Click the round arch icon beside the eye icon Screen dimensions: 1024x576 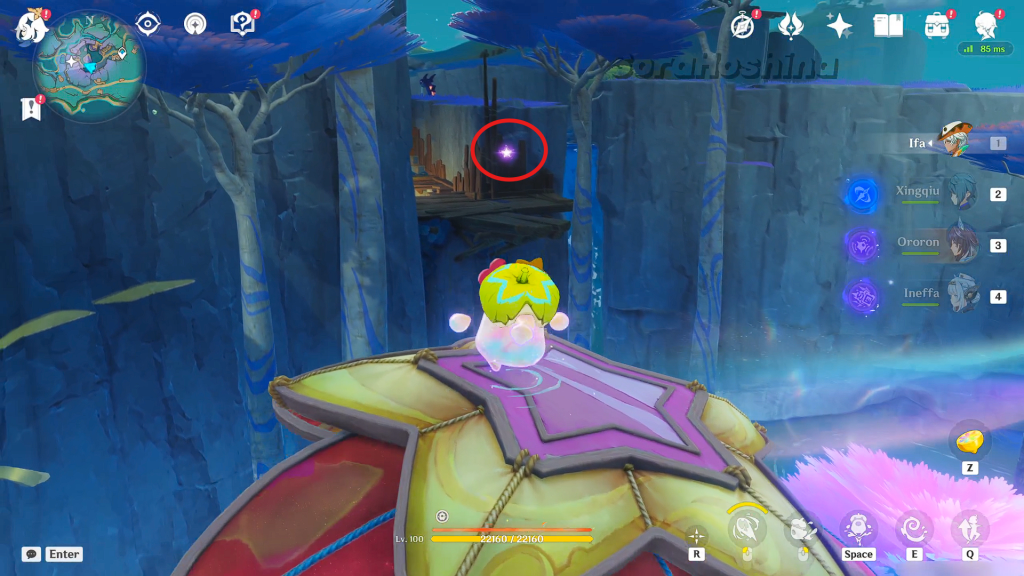click(195, 23)
